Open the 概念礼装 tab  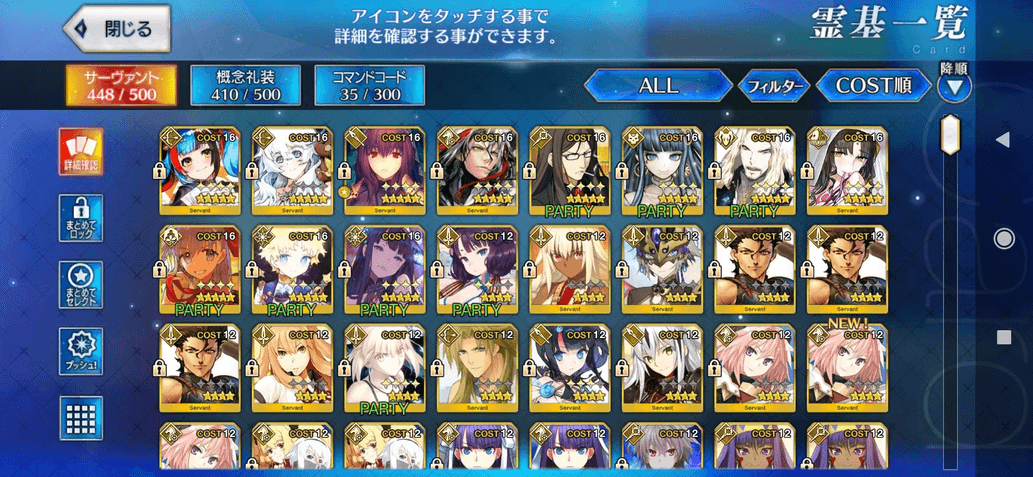coord(246,85)
